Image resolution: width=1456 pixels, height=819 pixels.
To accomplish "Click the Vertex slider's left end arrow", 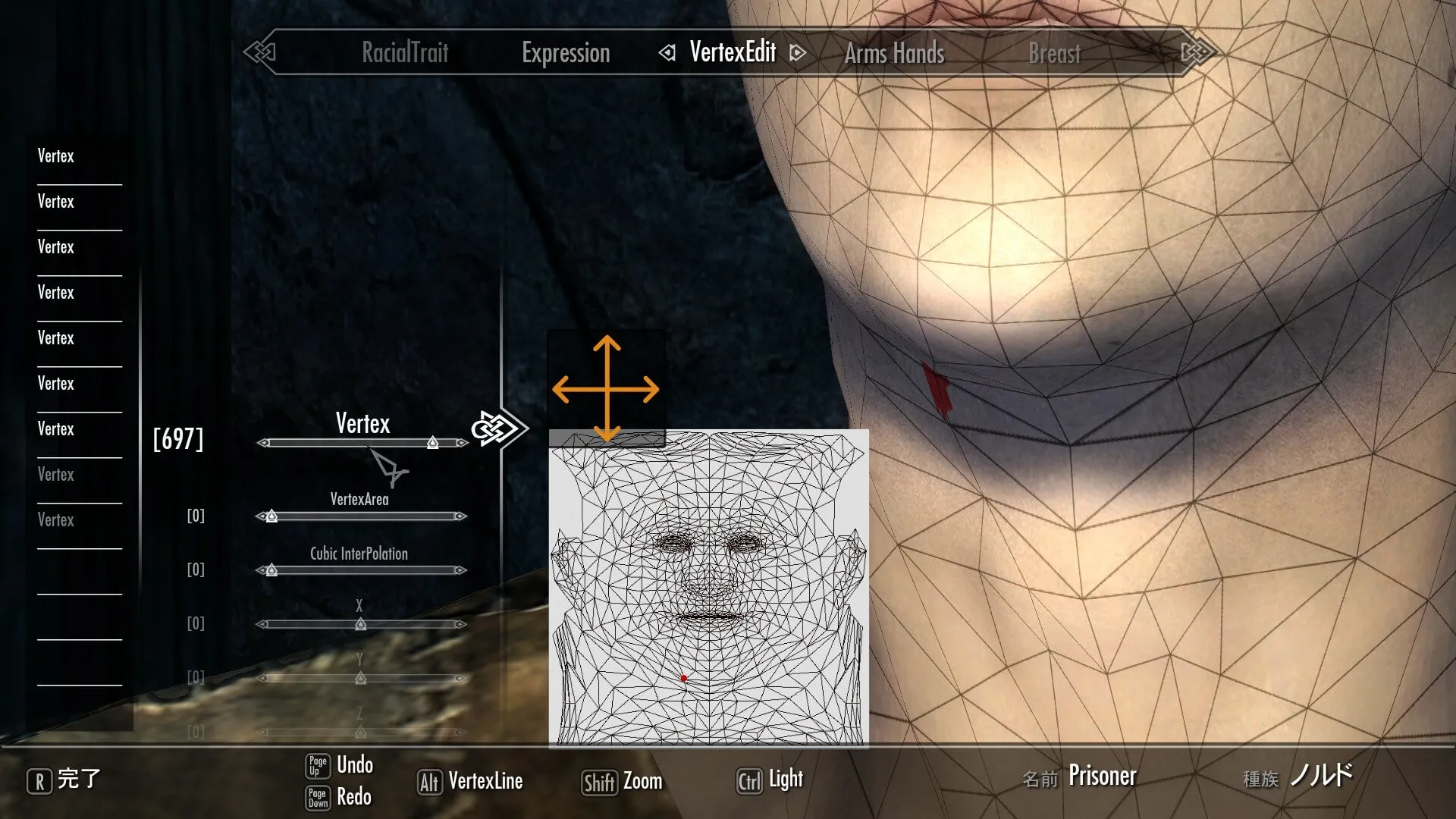I will (x=263, y=443).
